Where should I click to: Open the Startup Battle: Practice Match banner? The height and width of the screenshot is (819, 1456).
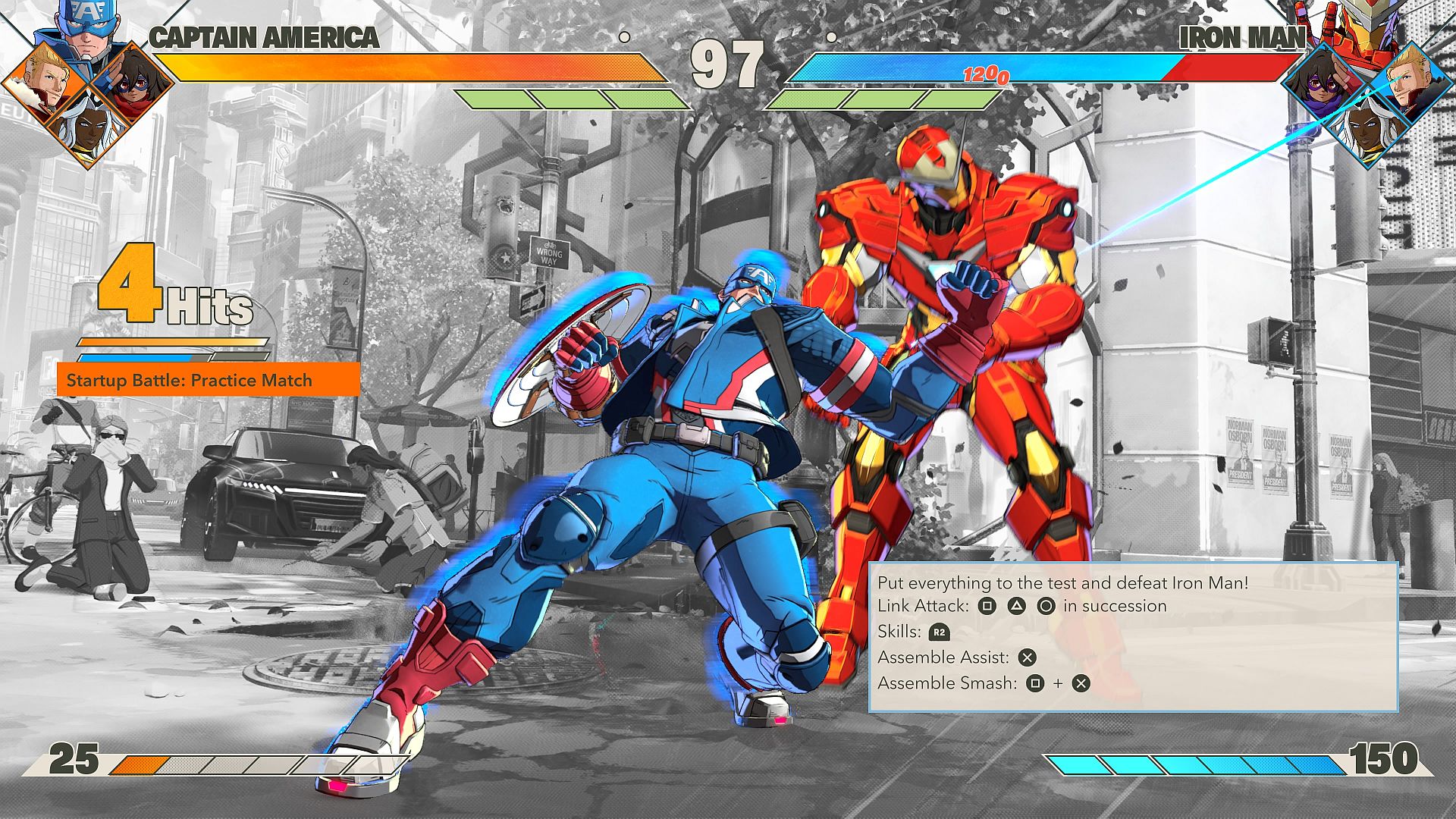point(208,379)
